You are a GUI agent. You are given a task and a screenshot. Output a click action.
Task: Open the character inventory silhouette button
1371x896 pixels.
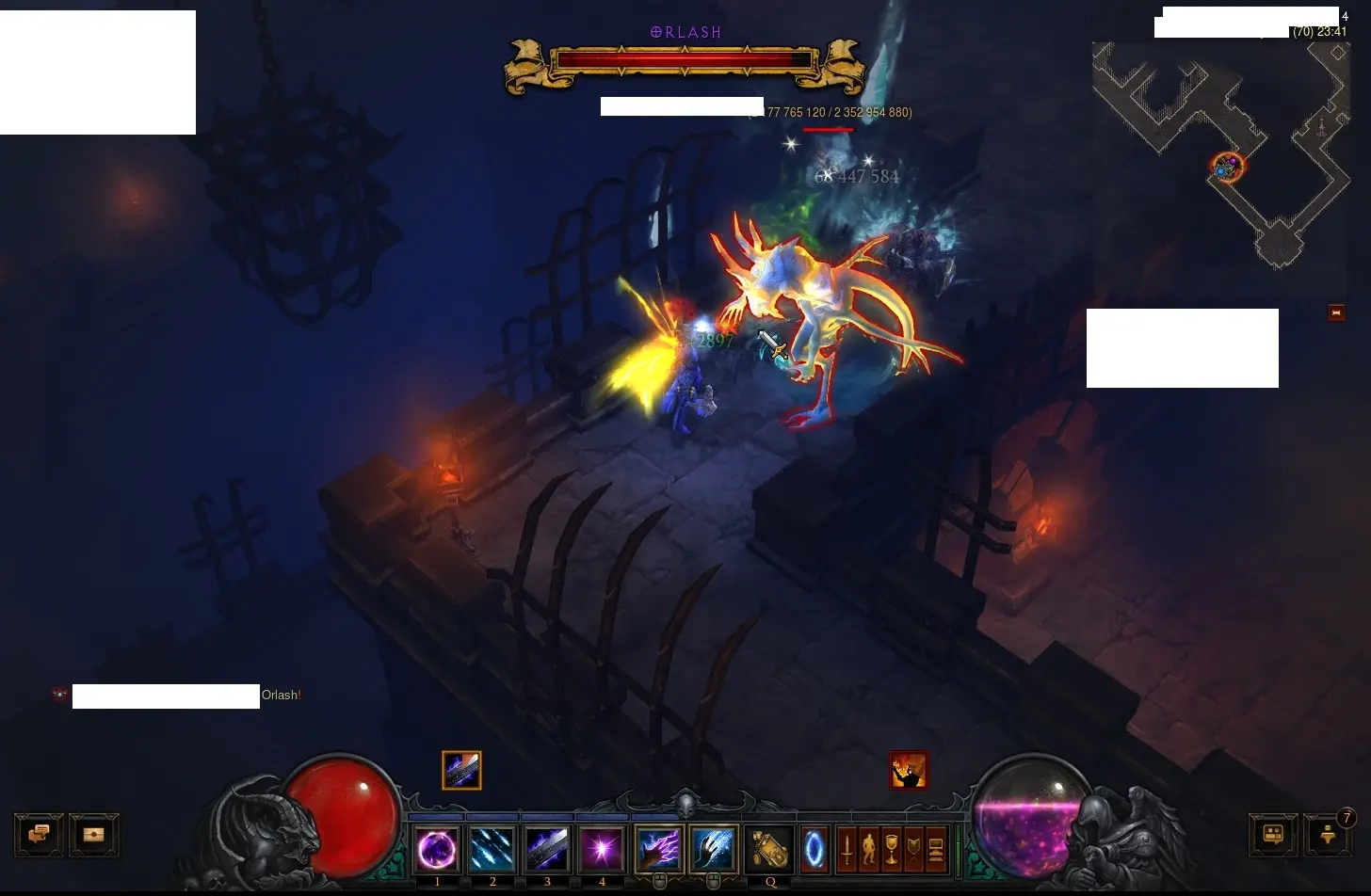(x=868, y=850)
